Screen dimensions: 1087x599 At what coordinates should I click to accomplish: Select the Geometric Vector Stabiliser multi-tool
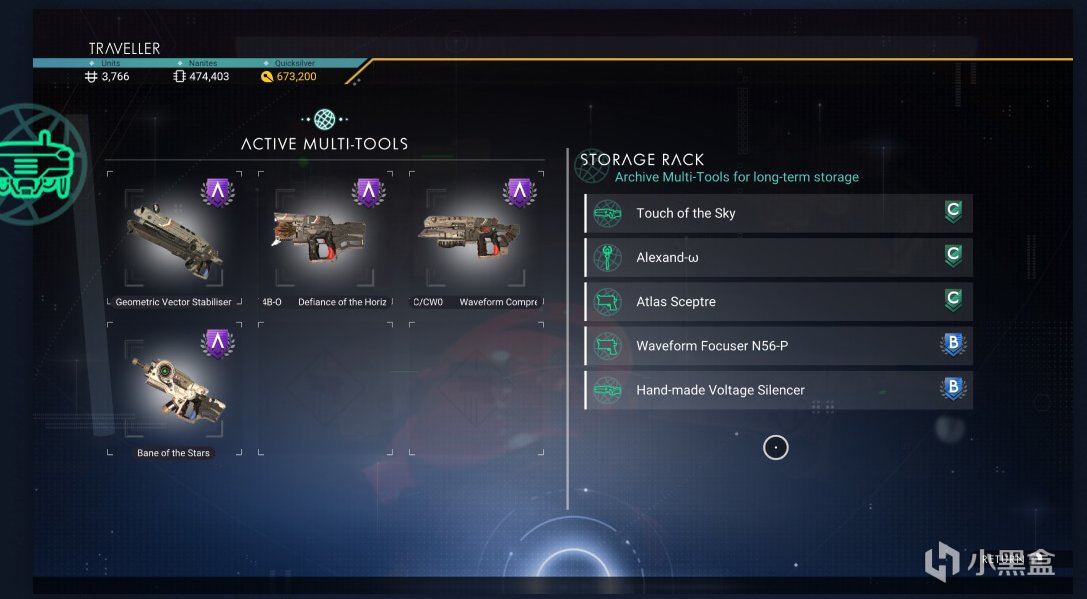tap(174, 241)
